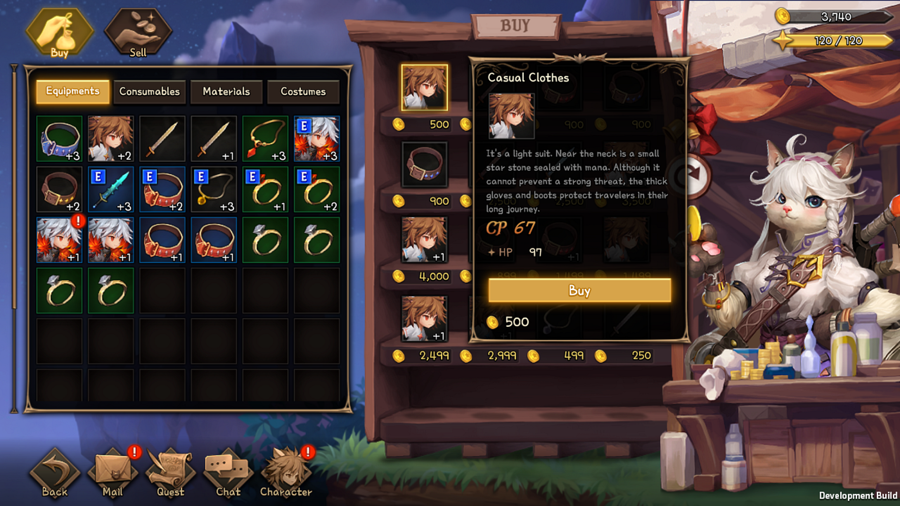Show the Costumes tab
The height and width of the screenshot is (506, 900).
pyautogui.click(x=303, y=92)
